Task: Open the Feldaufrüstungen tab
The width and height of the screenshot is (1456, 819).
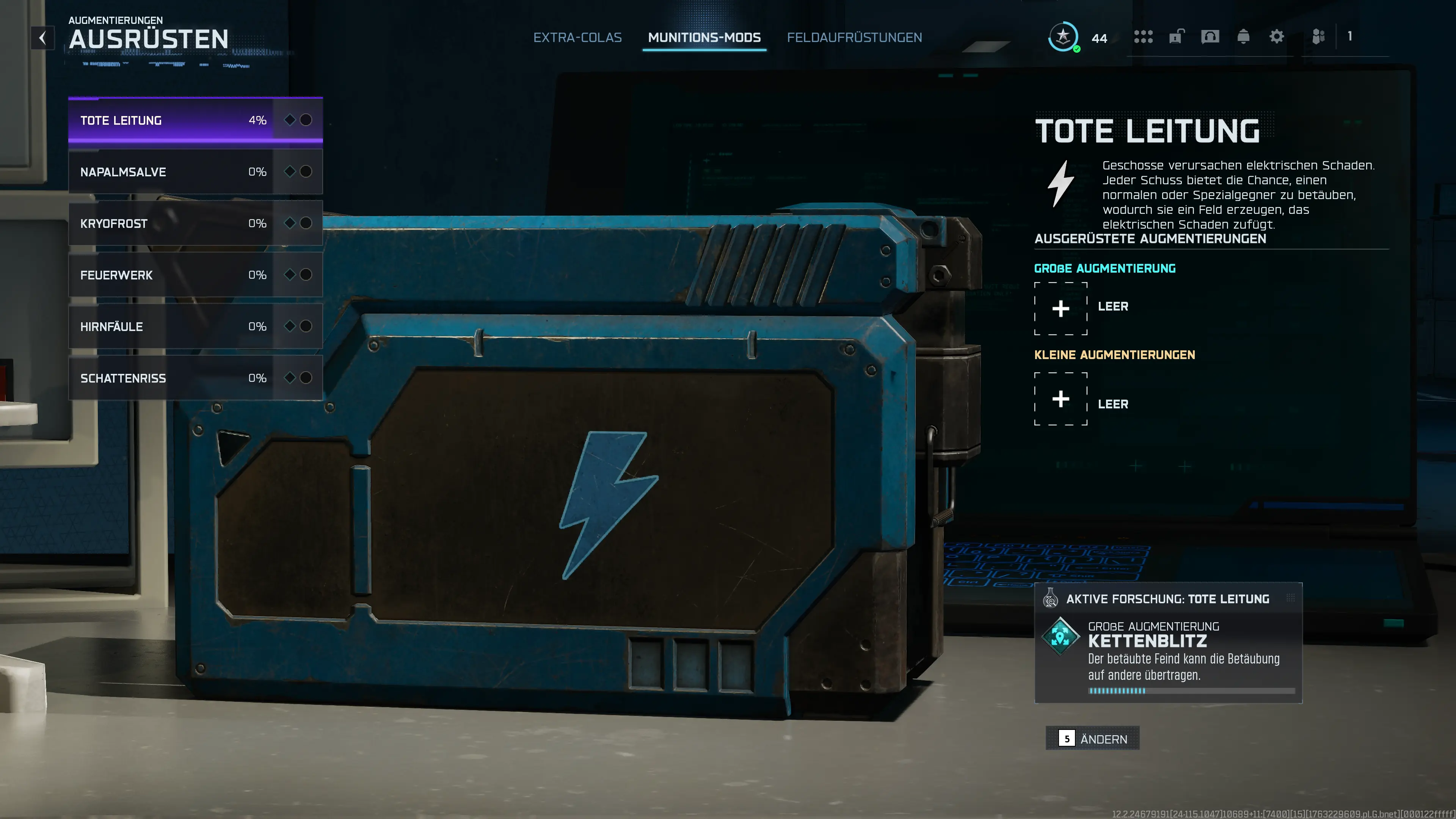Action: click(x=854, y=37)
